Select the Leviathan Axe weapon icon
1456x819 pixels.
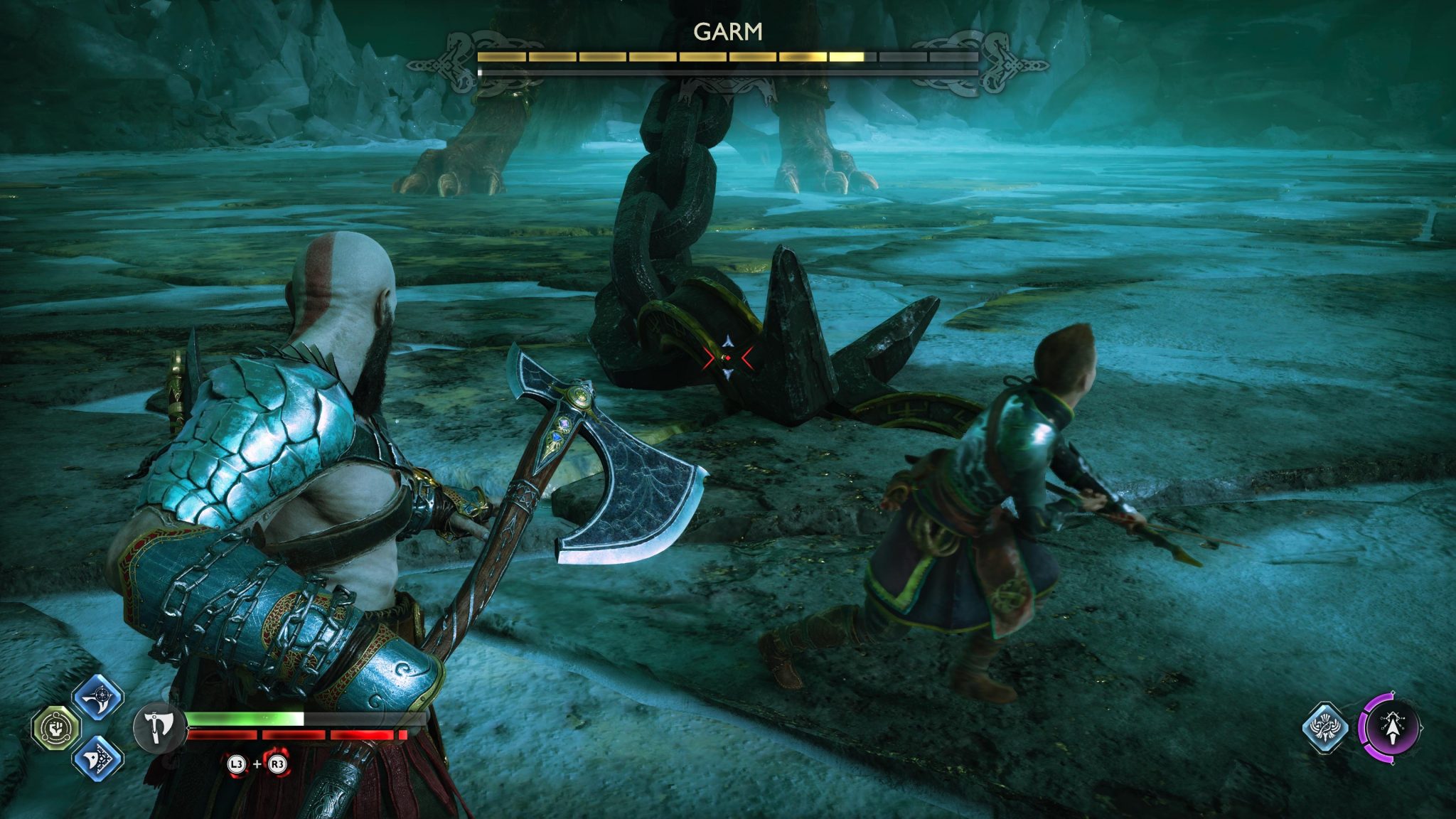pyautogui.click(x=159, y=729)
